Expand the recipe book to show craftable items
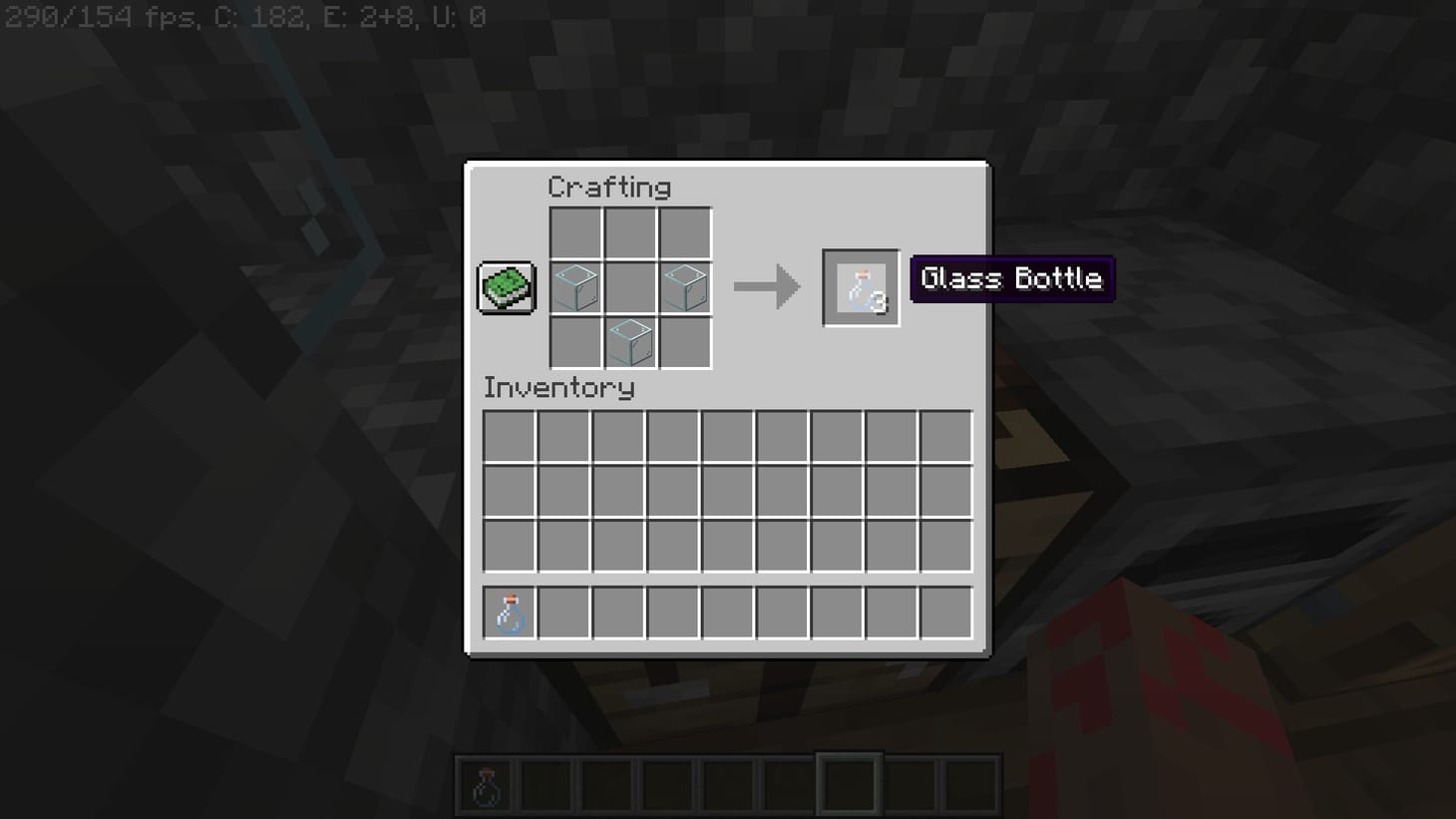 (506, 286)
